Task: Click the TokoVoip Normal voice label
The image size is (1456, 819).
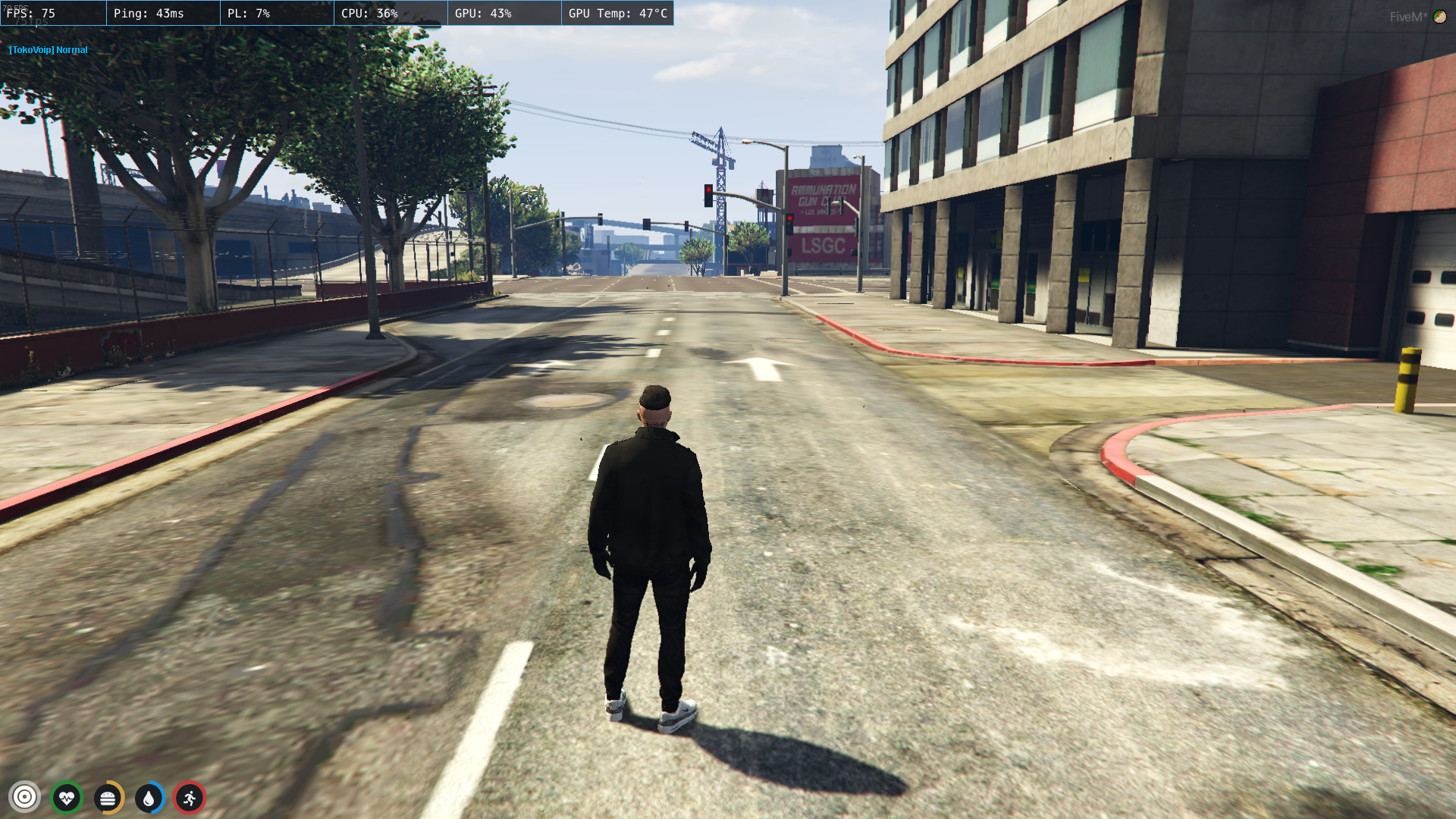Action: [x=49, y=50]
